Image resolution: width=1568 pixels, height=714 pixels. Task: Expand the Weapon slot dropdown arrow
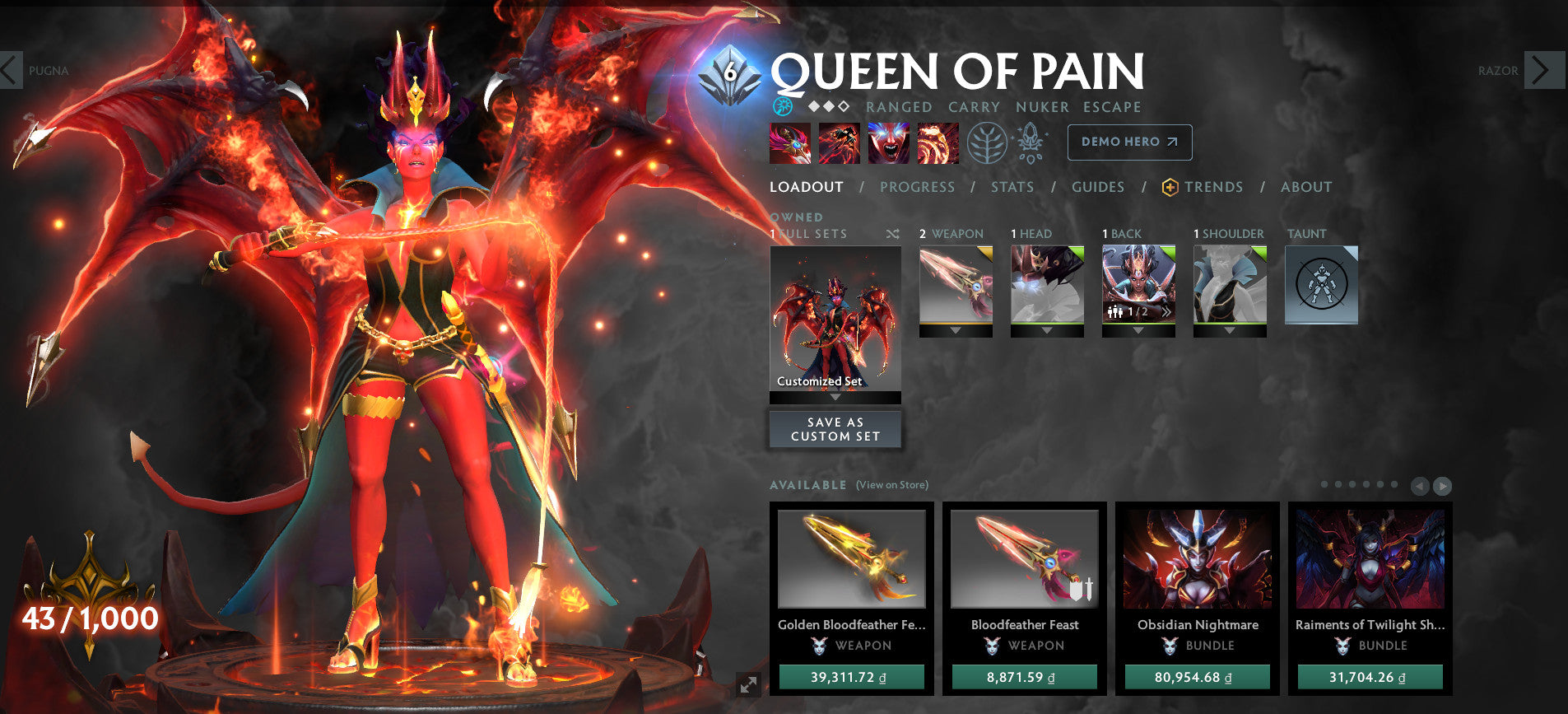pyautogui.click(x=955, y=329)
